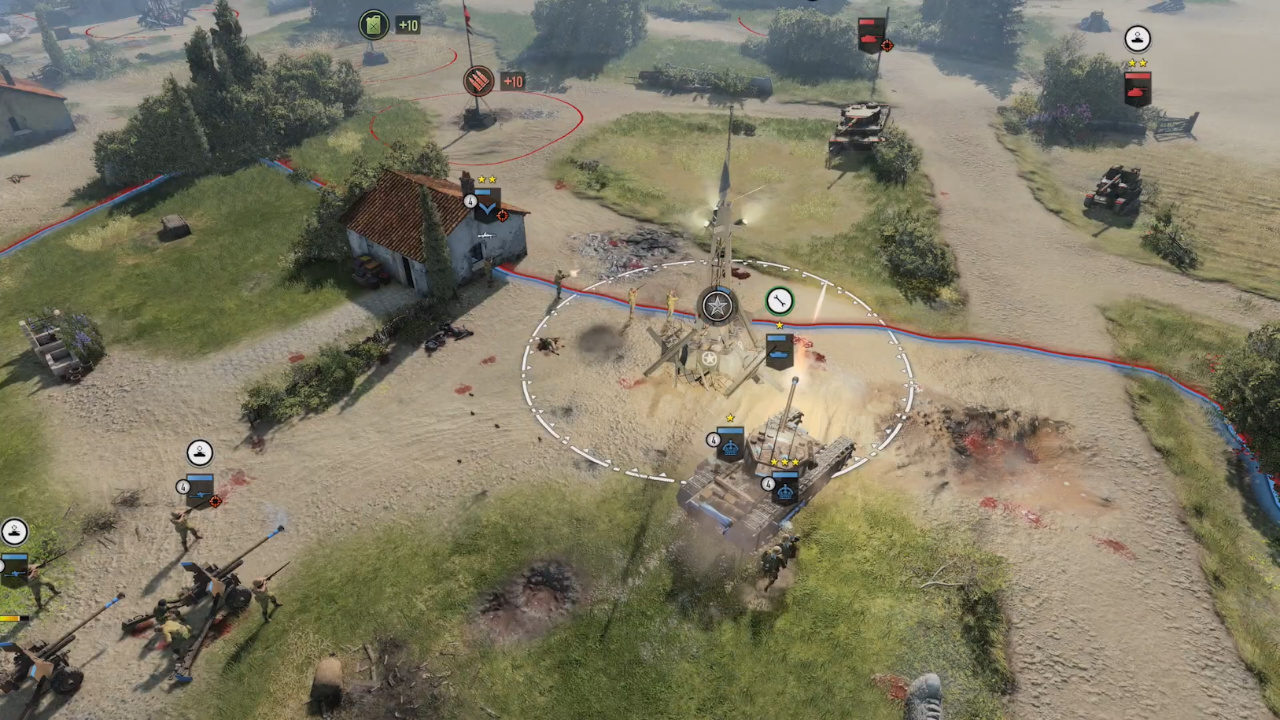Viewport: 1280px width, 720px height.
Task: Select the blue gun shield at the left screen edge
Action: coord(13,567)
